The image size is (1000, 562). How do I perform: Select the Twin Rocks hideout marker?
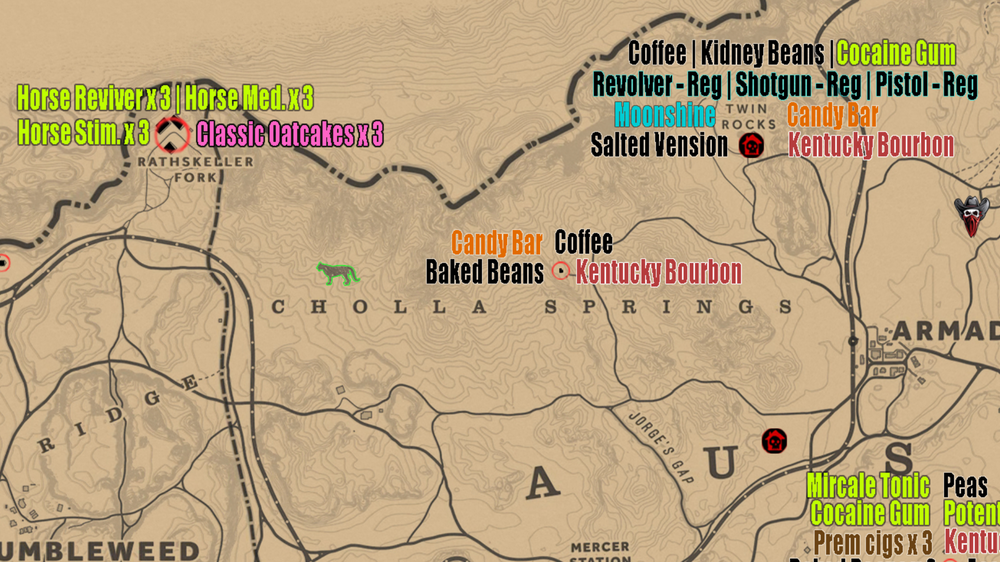click(x=751, y=146)
